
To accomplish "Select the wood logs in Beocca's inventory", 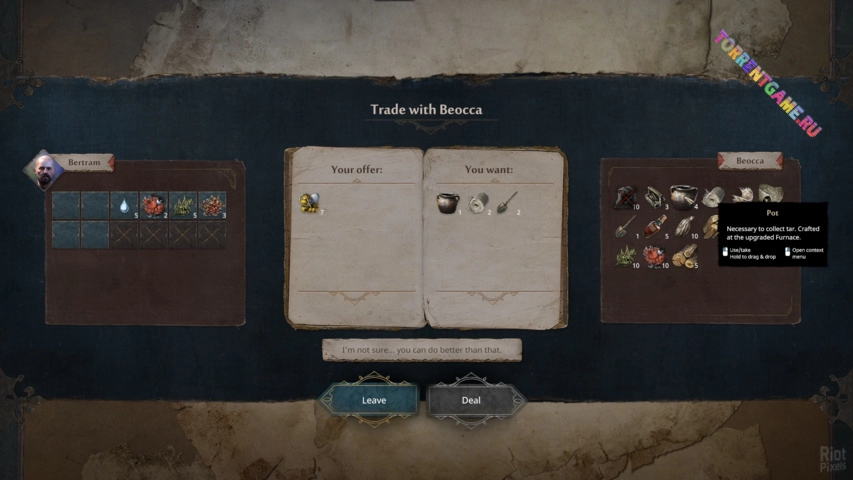I will click(x=685, y=257).
